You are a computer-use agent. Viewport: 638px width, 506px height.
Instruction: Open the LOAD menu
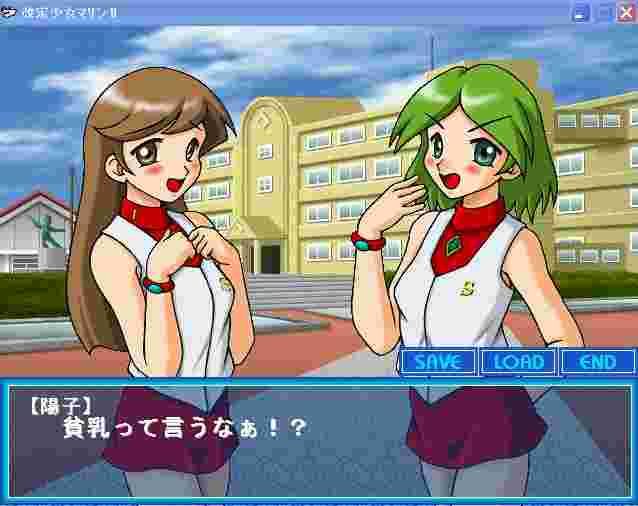pyautogui.click(x=519, y=362)
